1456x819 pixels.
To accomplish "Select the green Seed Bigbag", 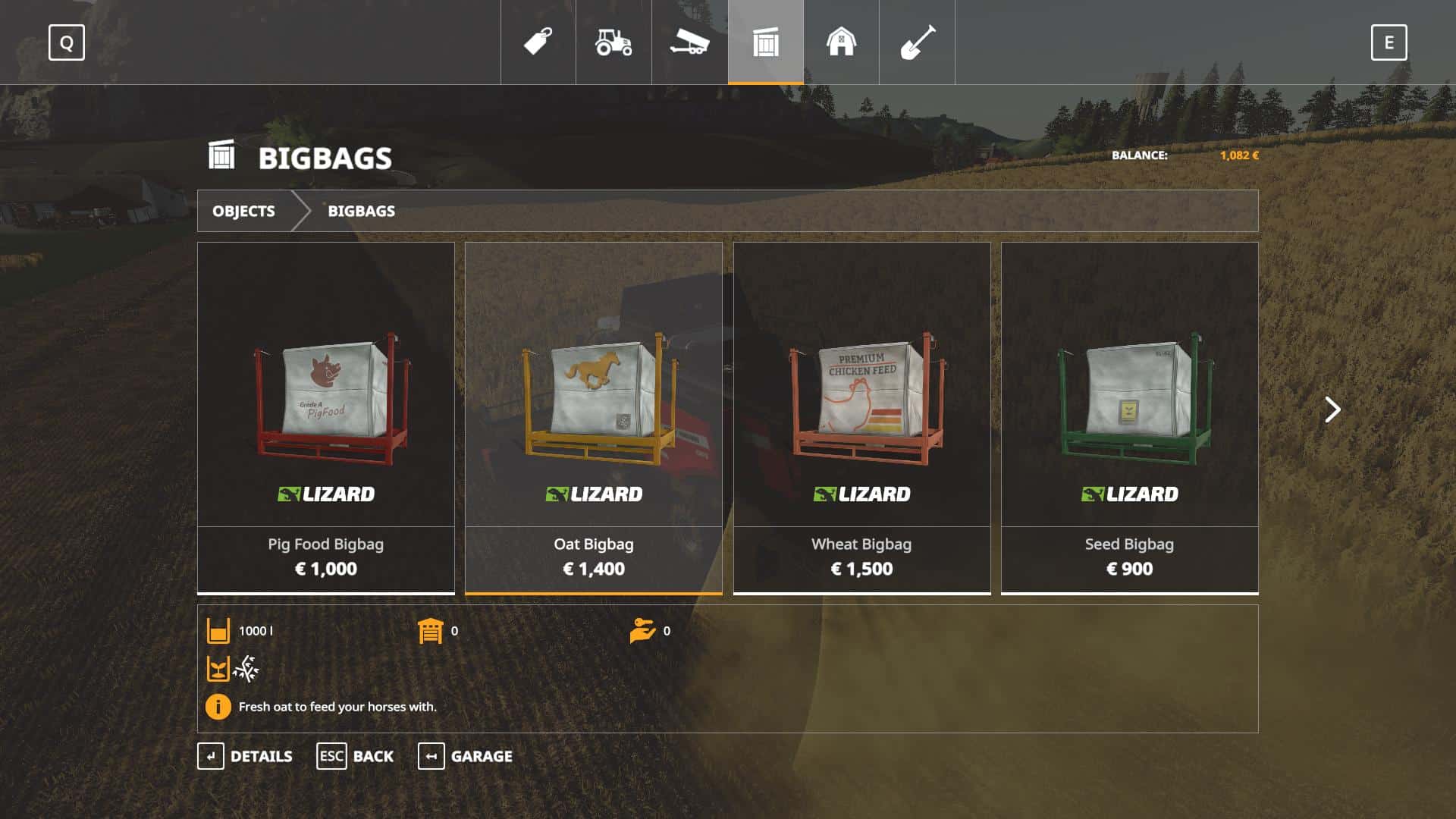I will 1129,417.
